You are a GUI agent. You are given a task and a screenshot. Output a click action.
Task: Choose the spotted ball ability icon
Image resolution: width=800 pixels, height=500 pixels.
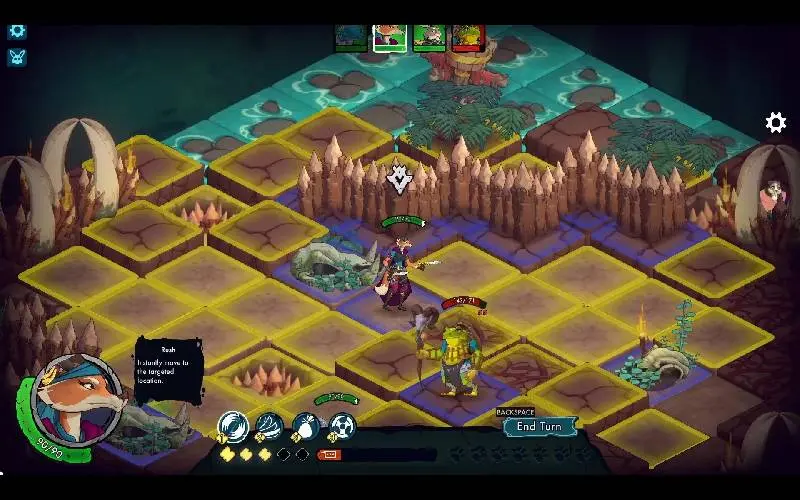[341, 426]
